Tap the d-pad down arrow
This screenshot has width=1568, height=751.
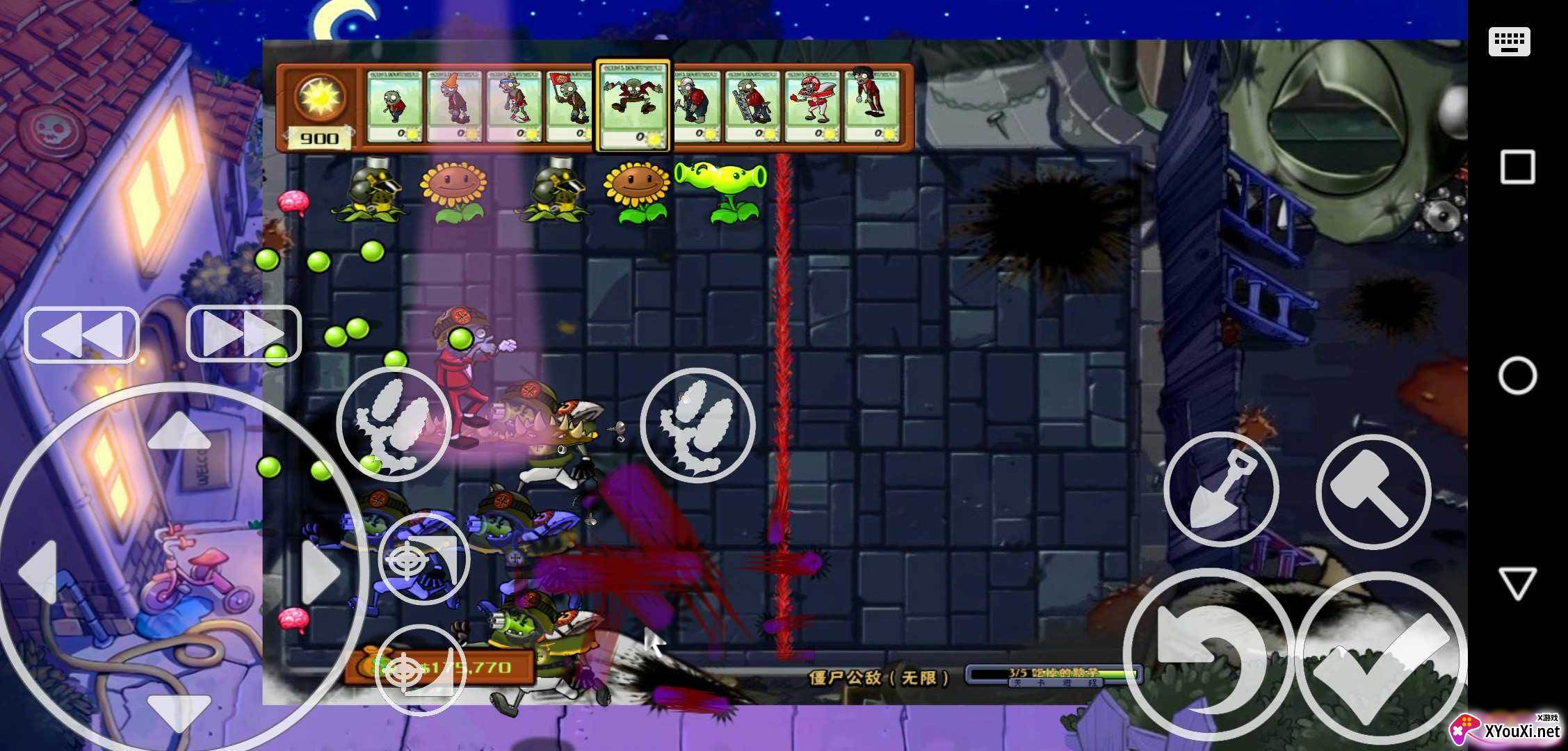pos(179,713)
